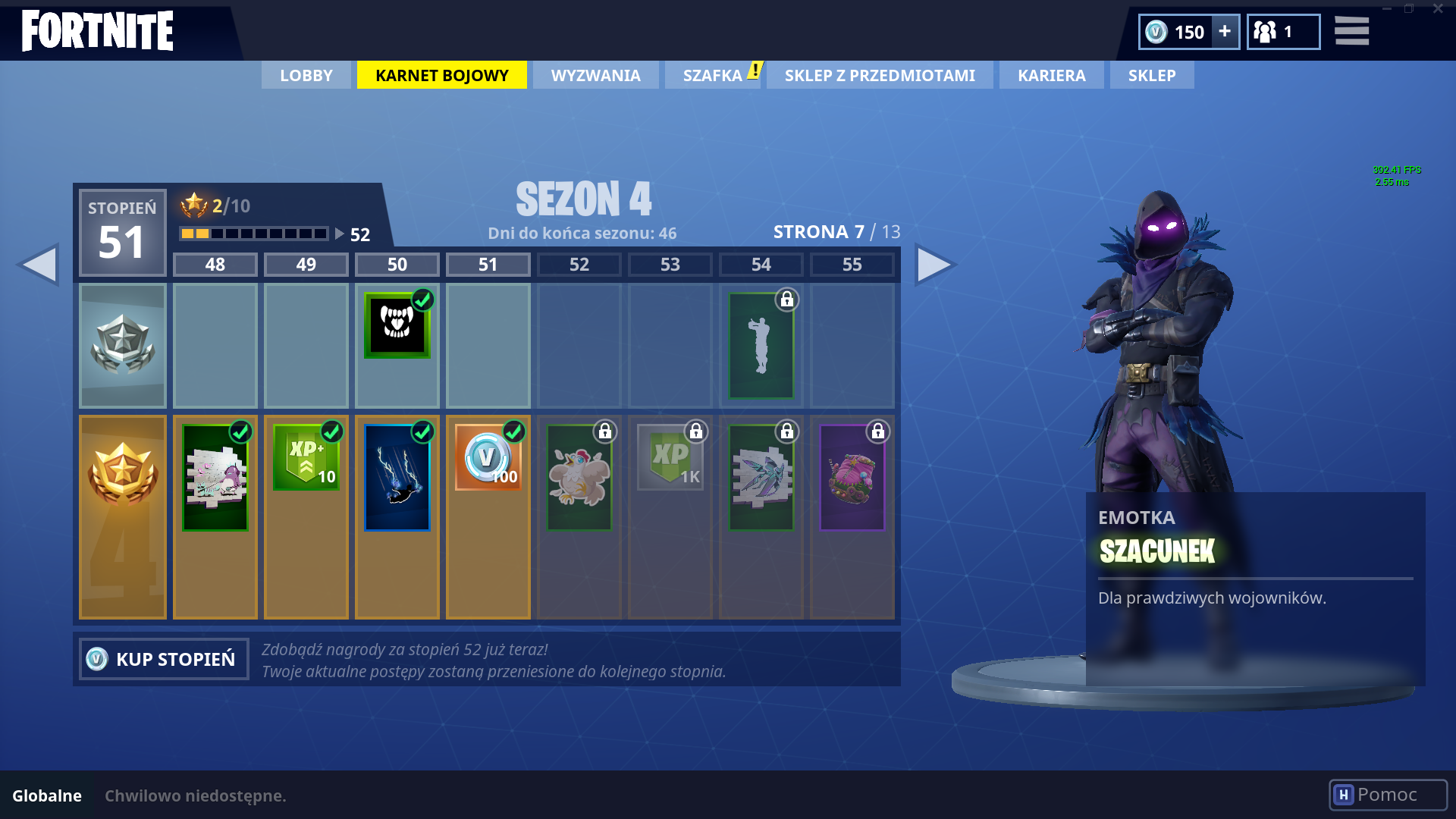Select the locked glider at tier 55
Image resolution: width=1456 pixels, height=819 pixels.
point(852,476)
